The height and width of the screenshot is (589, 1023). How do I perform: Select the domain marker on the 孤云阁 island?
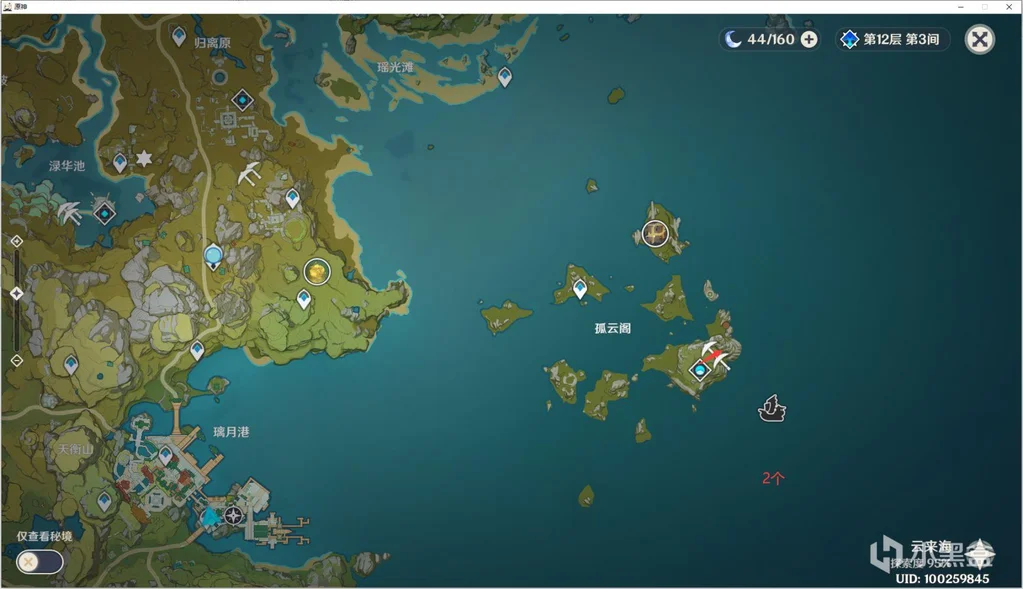(x=700, y=370)
